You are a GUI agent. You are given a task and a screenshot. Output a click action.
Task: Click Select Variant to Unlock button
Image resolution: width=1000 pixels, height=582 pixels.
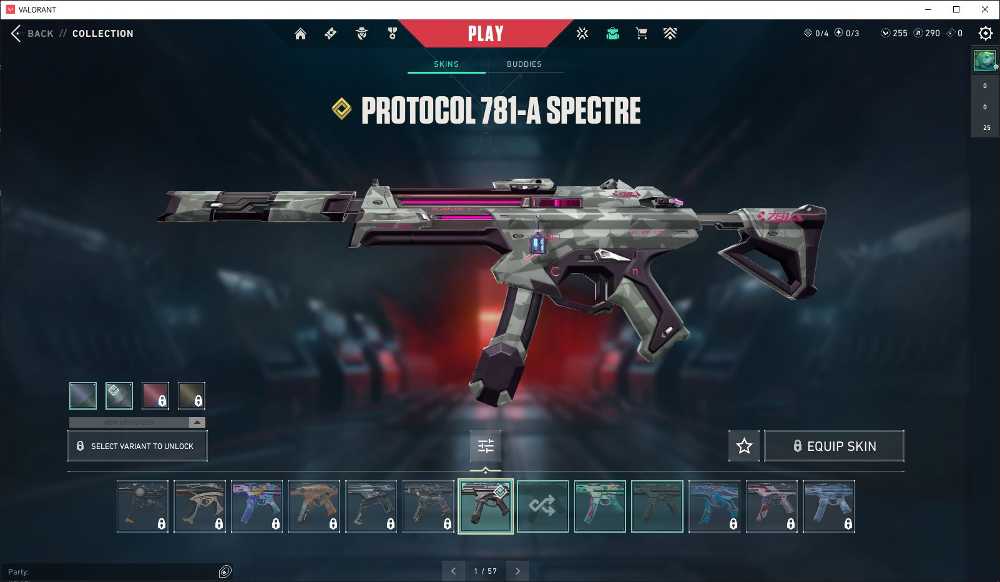[x=137, y=446]
